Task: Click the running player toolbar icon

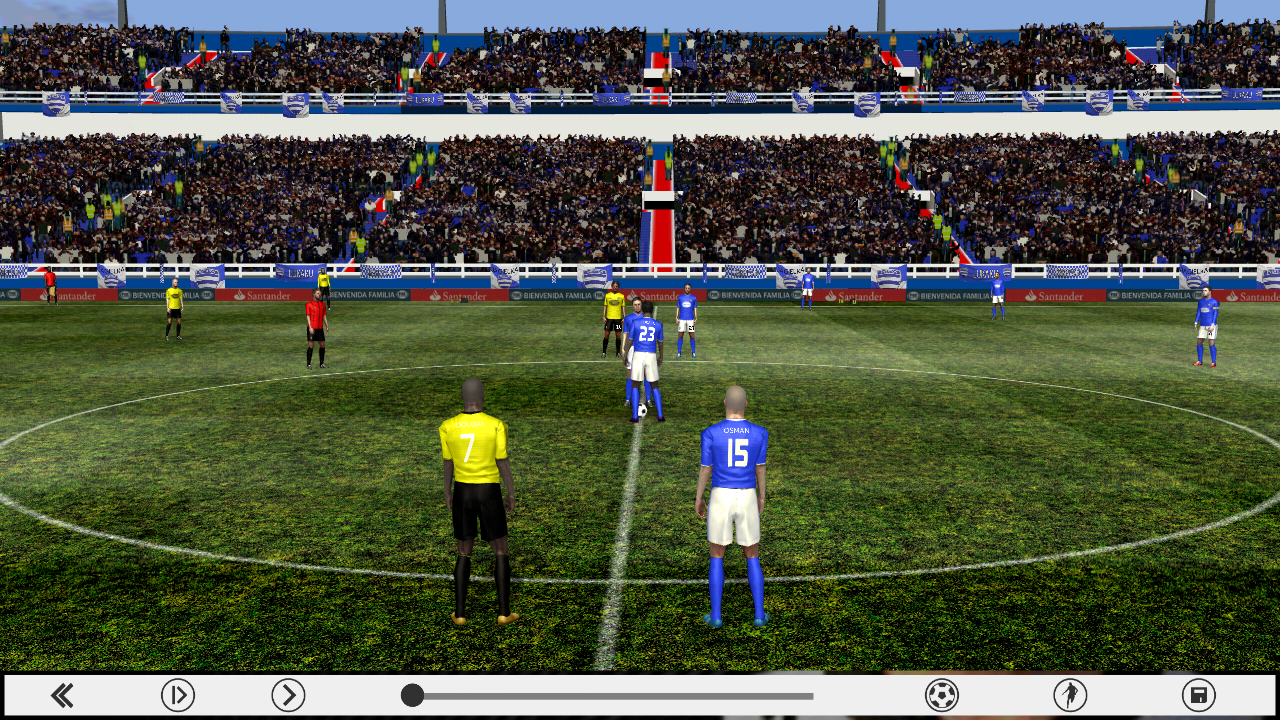Action: [x=1068, y=696]
